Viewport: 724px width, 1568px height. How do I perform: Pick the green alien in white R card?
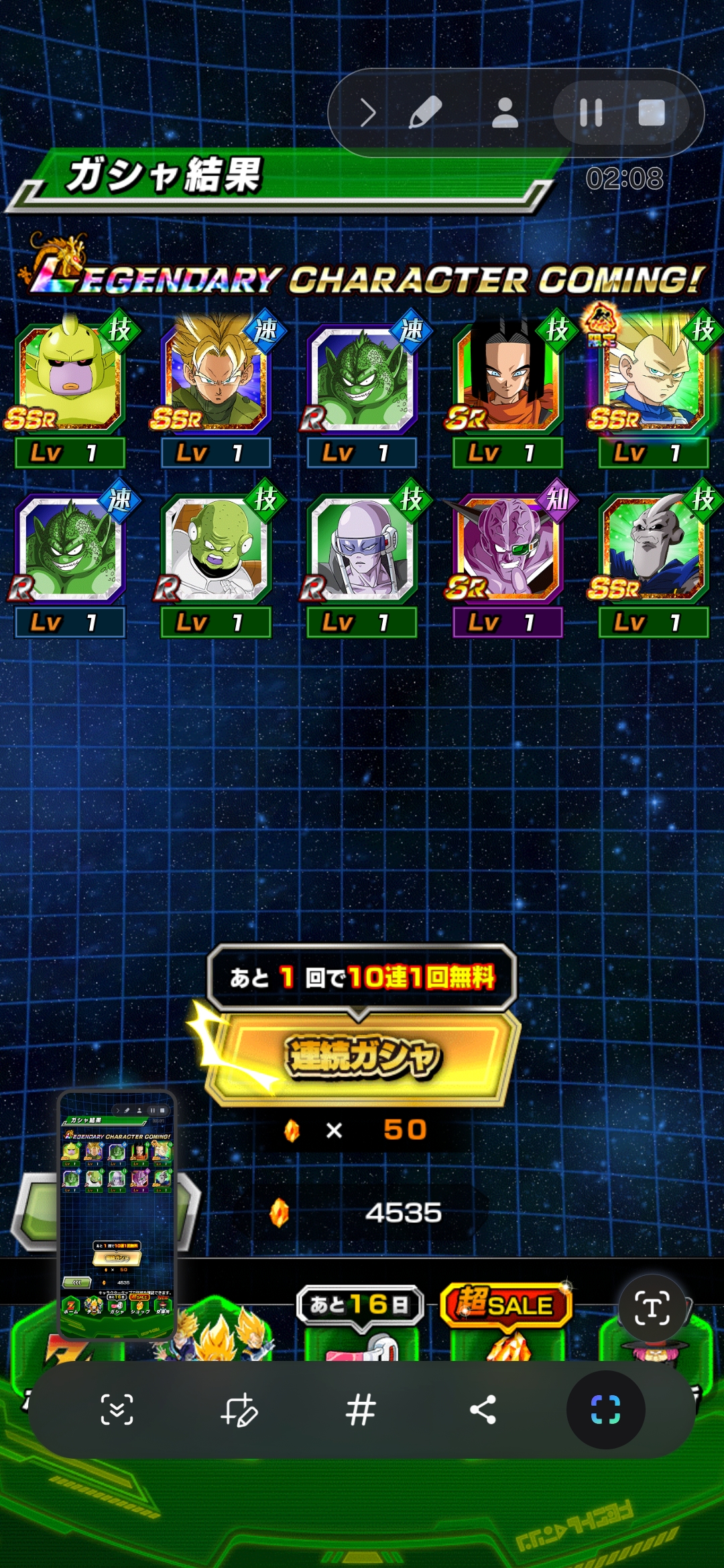(215, 547)
